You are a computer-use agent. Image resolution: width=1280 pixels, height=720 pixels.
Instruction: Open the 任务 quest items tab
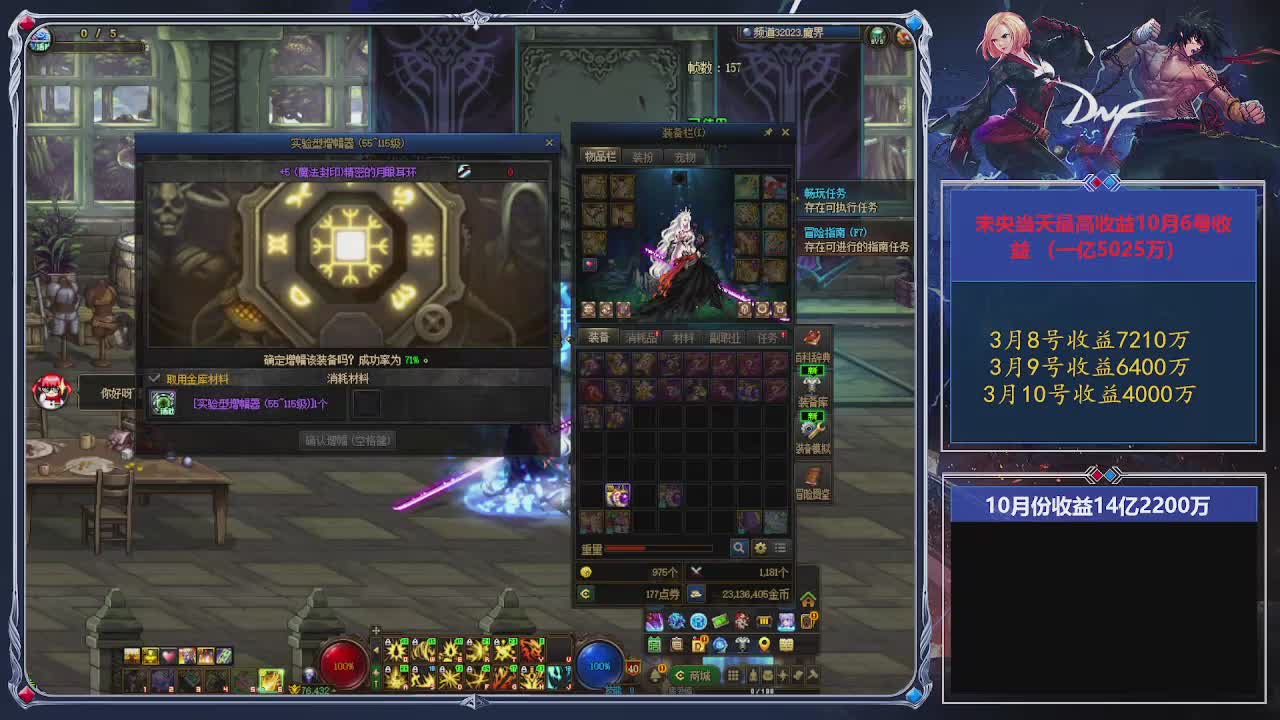click(x=767, y=338)
